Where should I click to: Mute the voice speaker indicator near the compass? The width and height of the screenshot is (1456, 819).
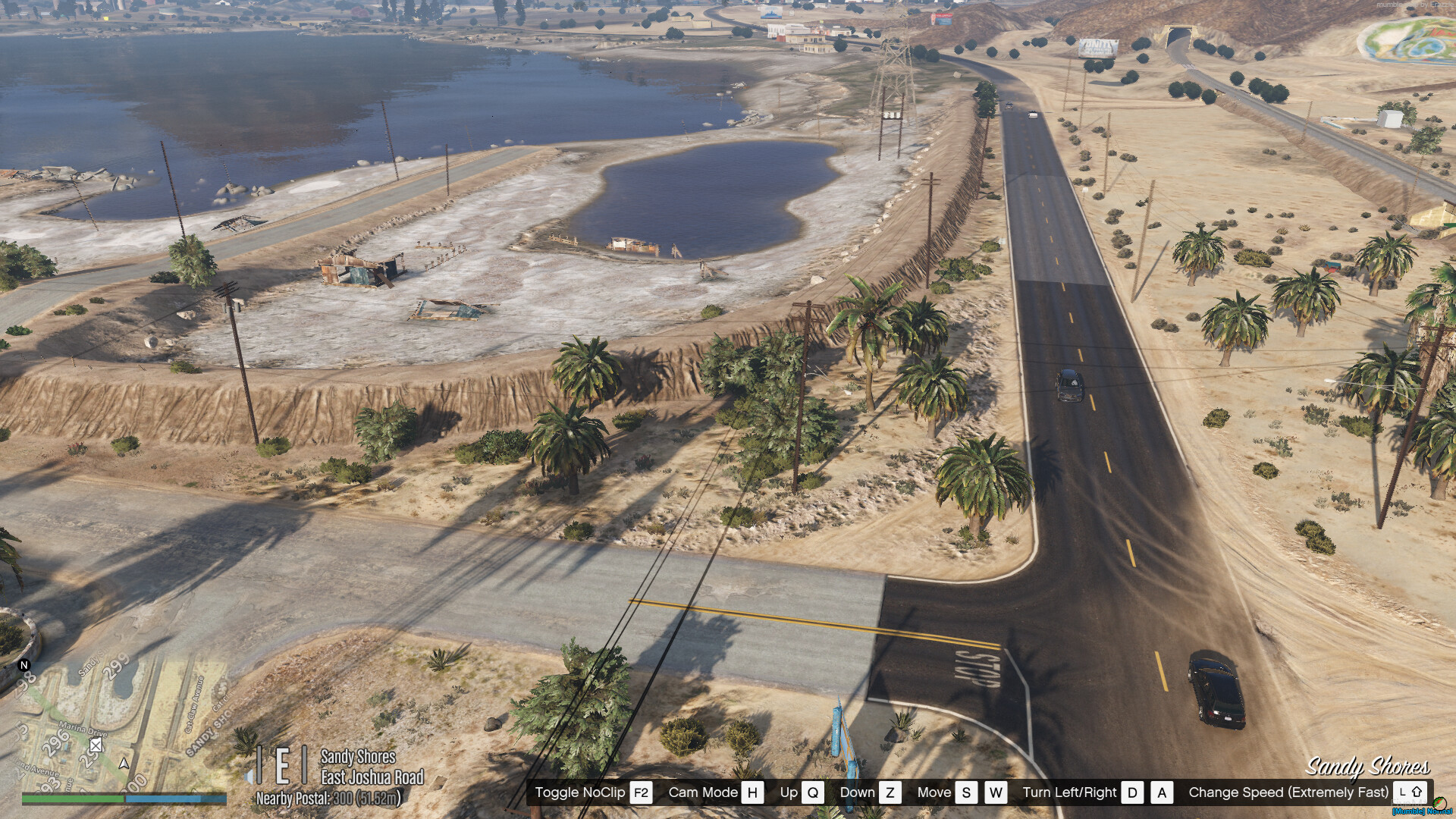pos(249,777)
